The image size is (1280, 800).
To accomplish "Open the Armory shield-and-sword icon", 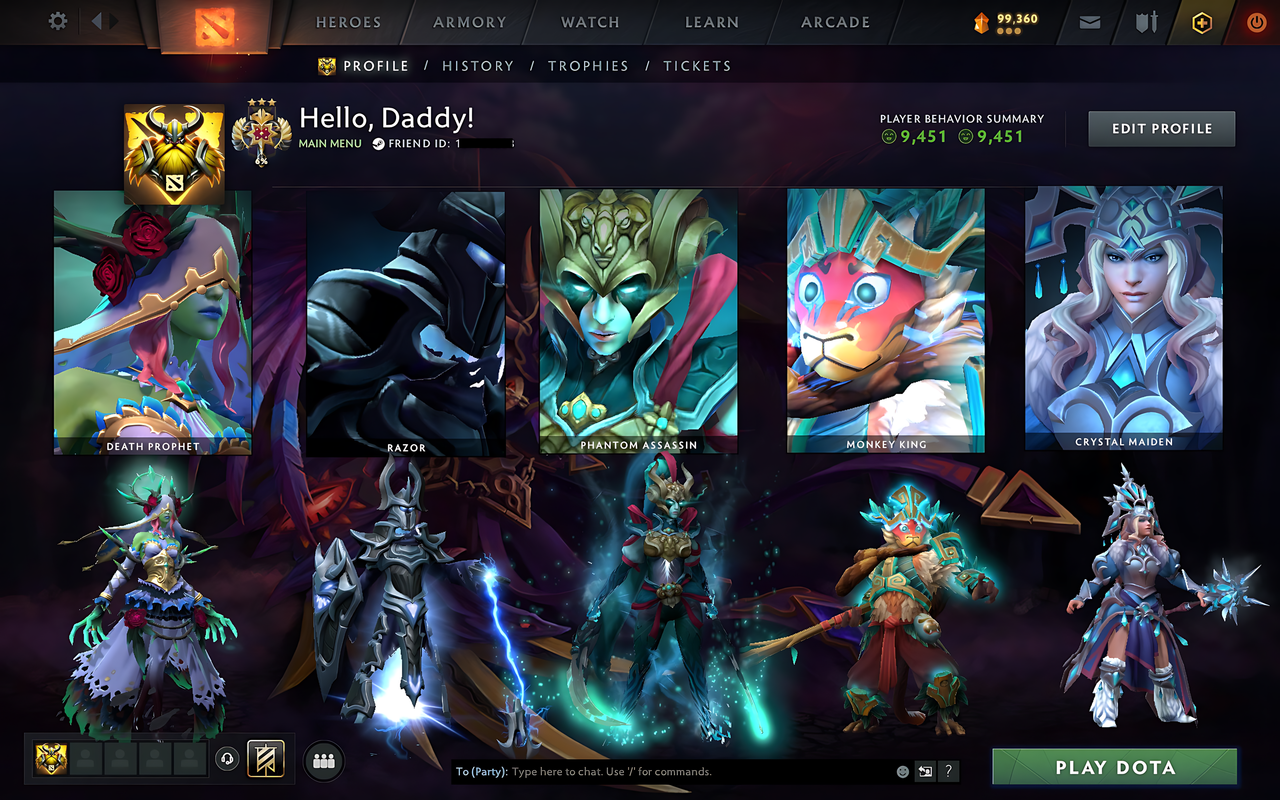I will 1145,20.
